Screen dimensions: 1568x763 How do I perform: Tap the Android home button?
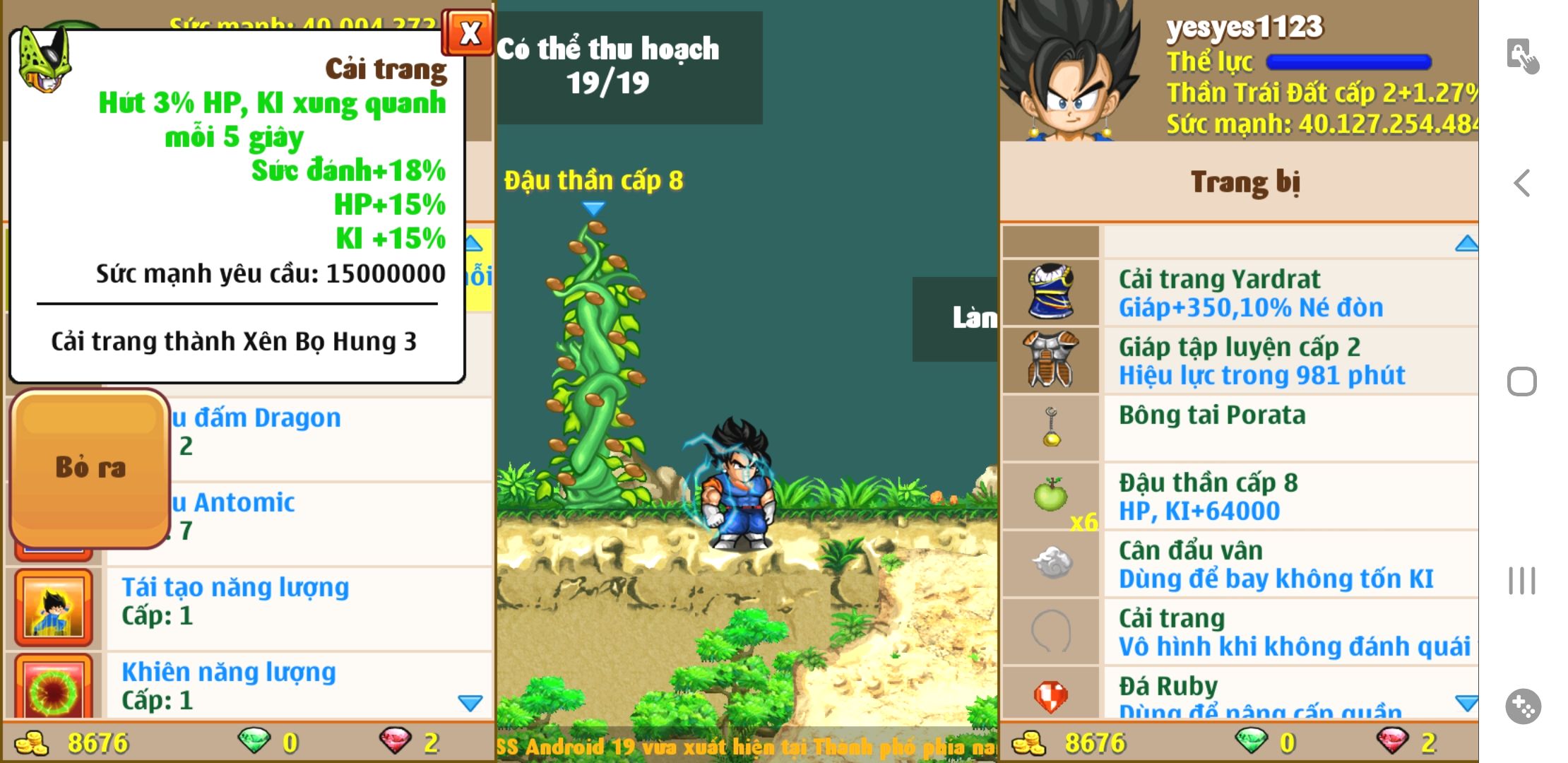point(1521,381)
